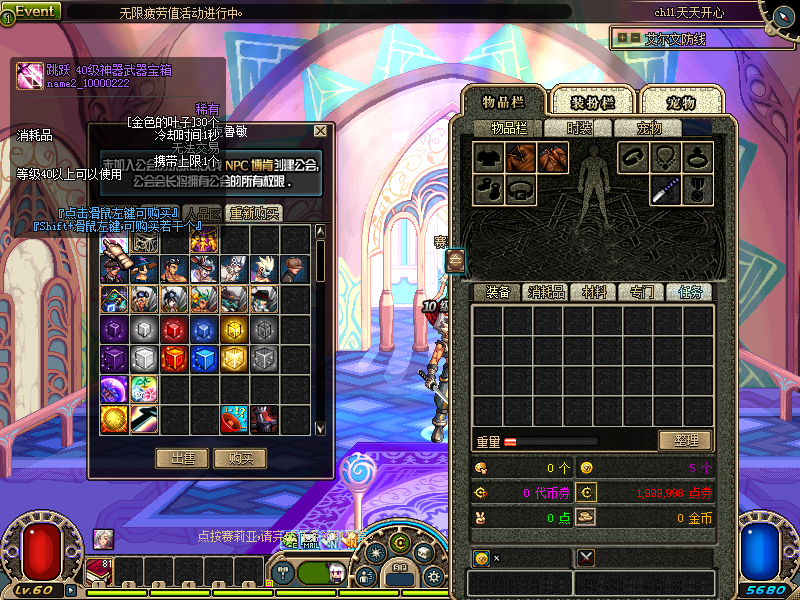Select the golden disco ball shop item

pyautogui.click(x=114, y=418)
